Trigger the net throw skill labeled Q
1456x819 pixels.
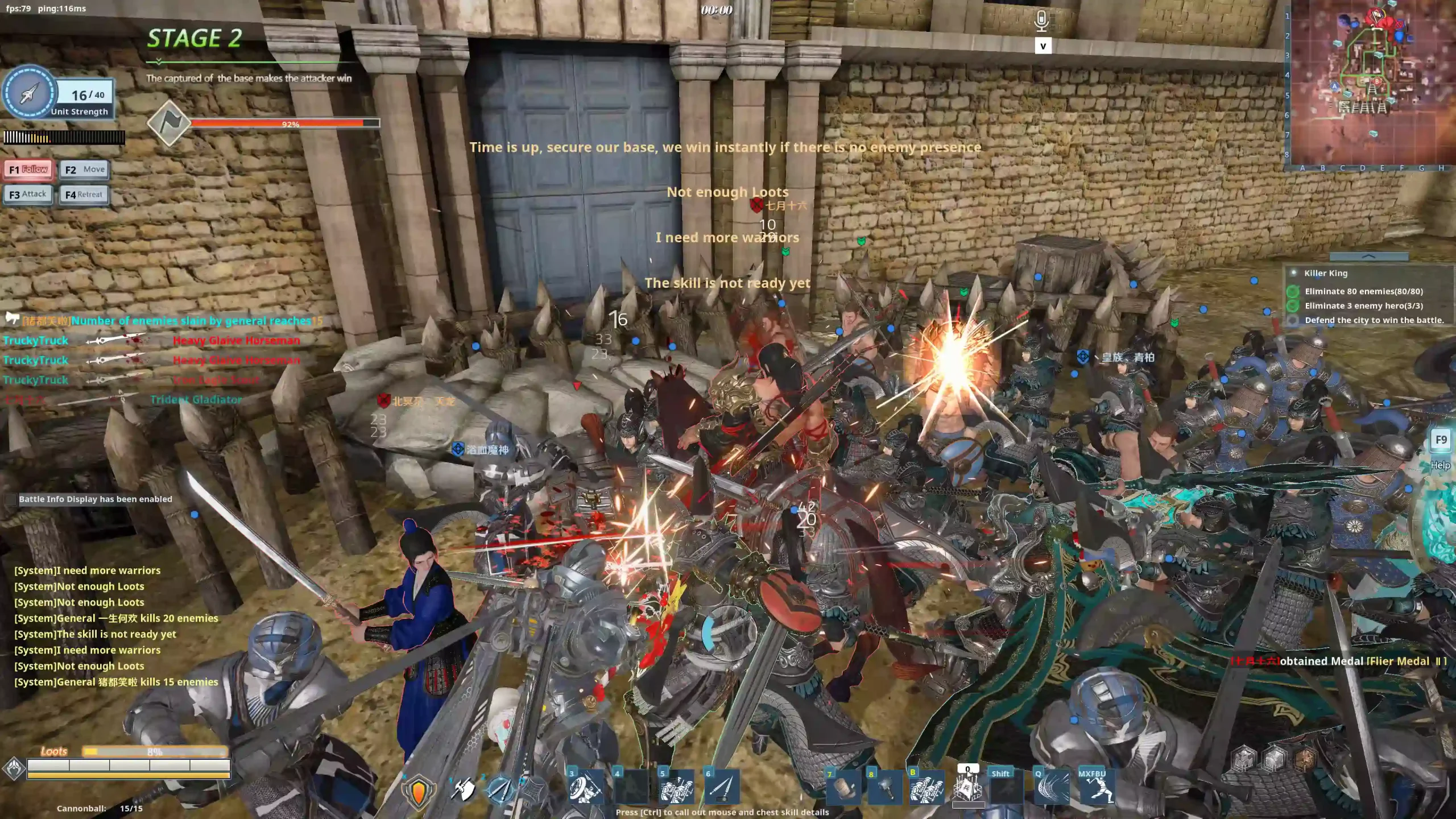pyautogui.click(x=1051, y=789)
